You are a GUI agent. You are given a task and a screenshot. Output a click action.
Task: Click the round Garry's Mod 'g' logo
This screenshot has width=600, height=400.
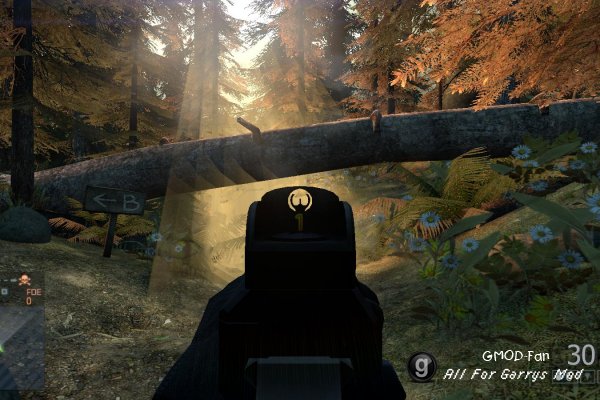pyautogui.click(x=421, y=366)
